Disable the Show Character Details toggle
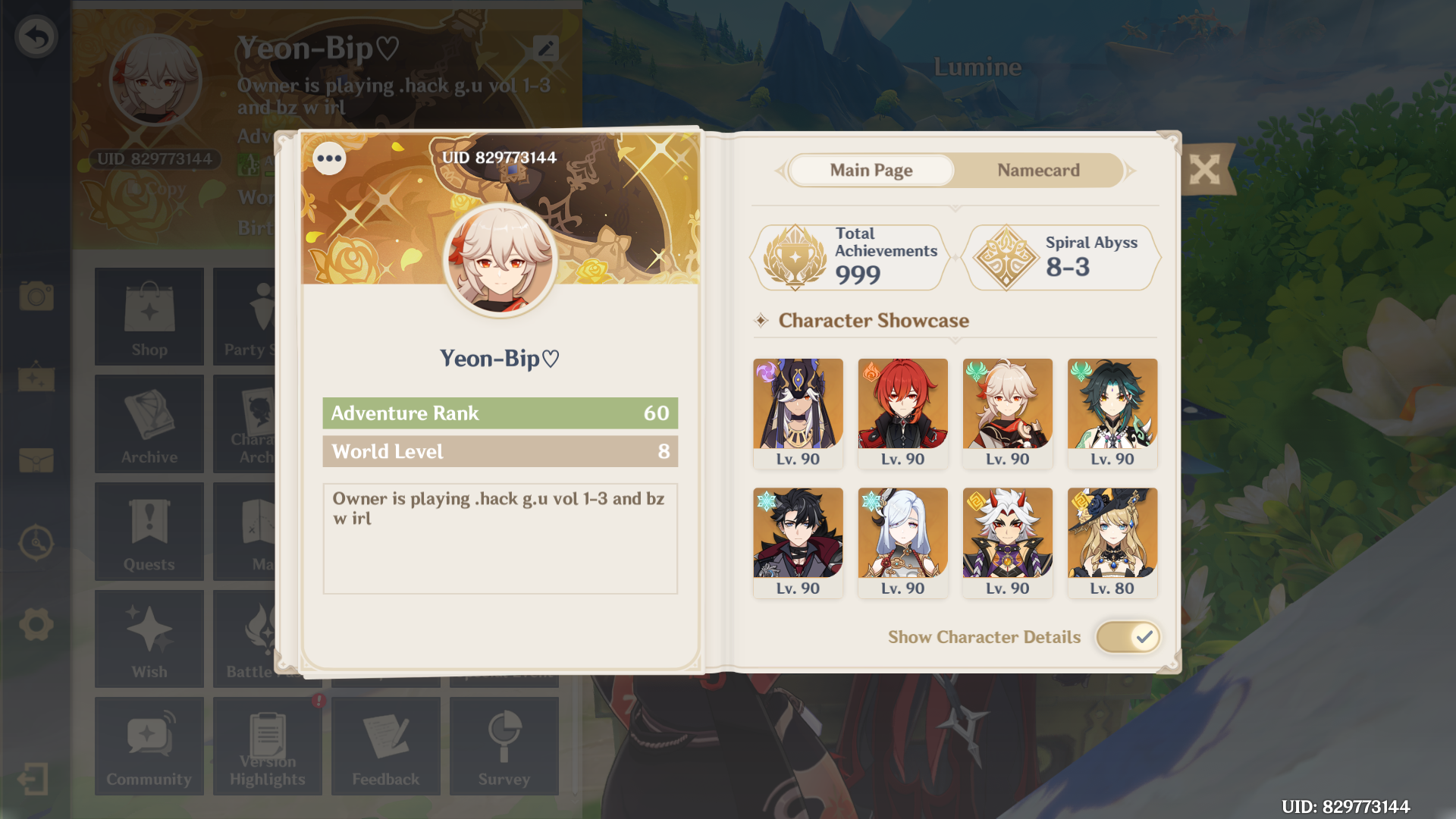The image size is (1456, 819). coord(1128,637)
